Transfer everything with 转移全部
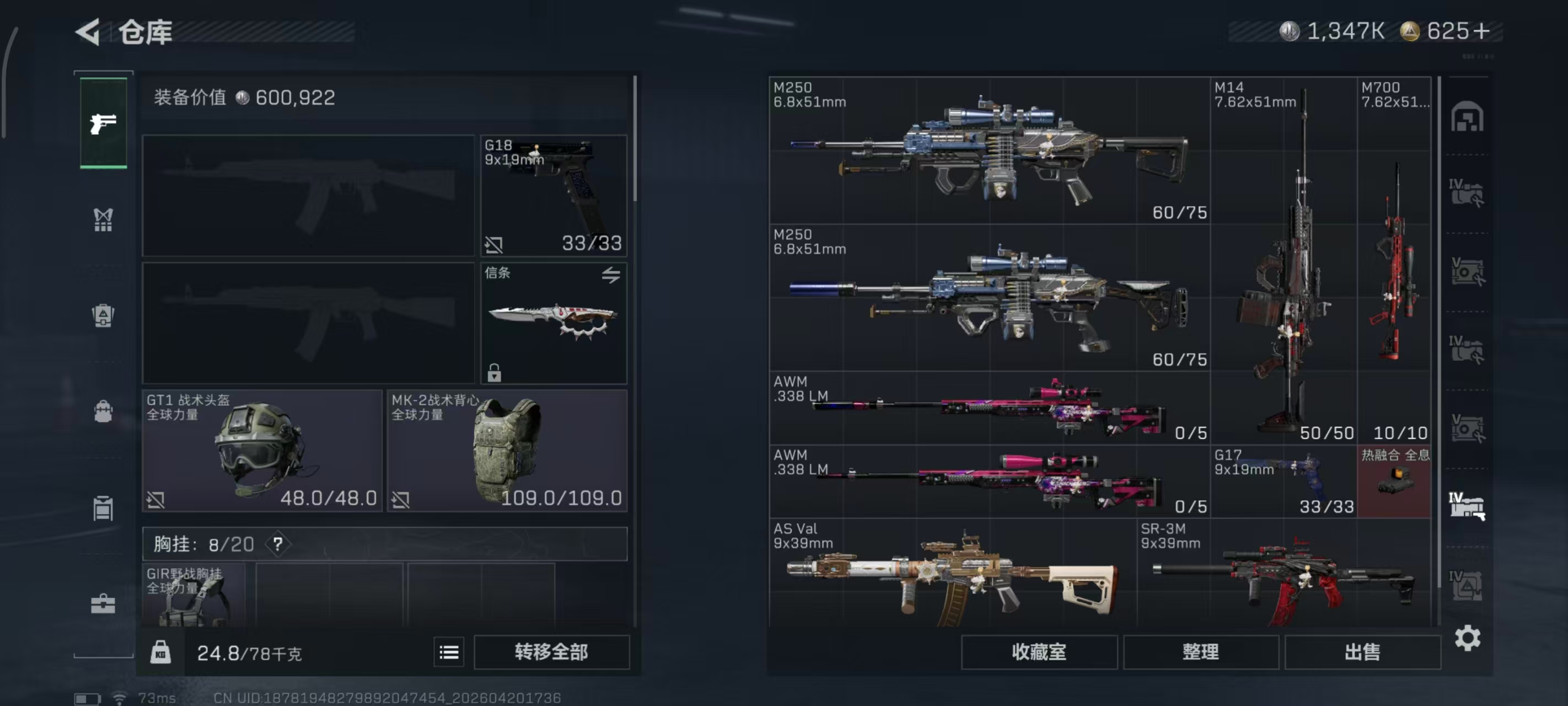Image resolution: width=1568 pixels, height=706 pixels. pyautogui.click(x=551, y=652)
